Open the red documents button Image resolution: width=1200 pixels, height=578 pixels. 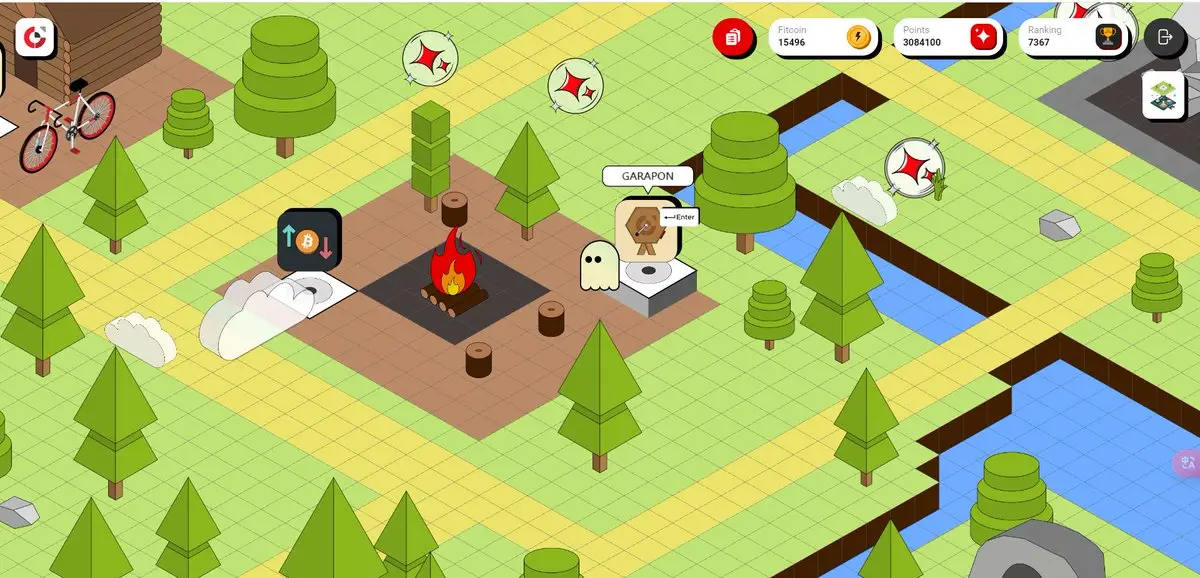[x=733, y=38]
